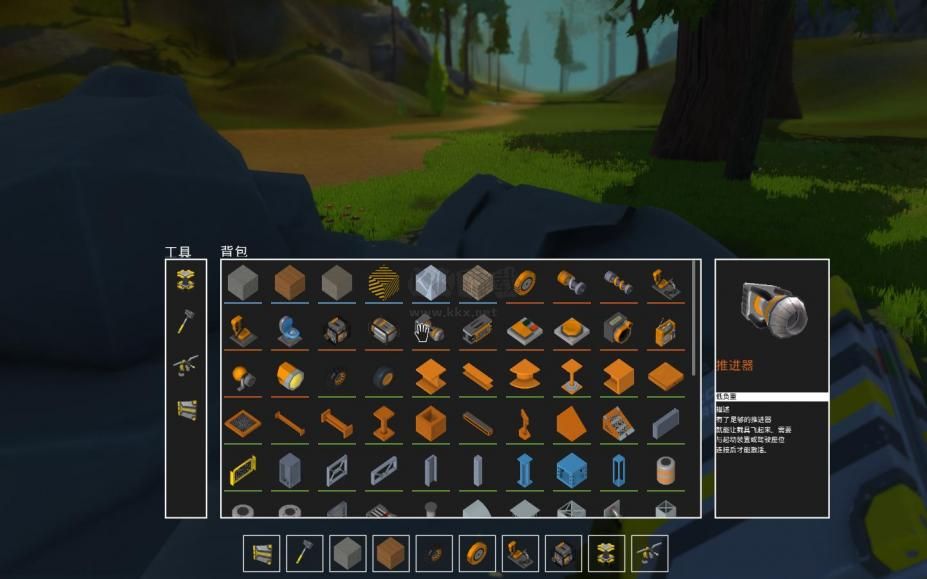The height and width of the screenshot is (579, 927).
Task: Choose the glass block in the backpack
Action: [430, 281]
